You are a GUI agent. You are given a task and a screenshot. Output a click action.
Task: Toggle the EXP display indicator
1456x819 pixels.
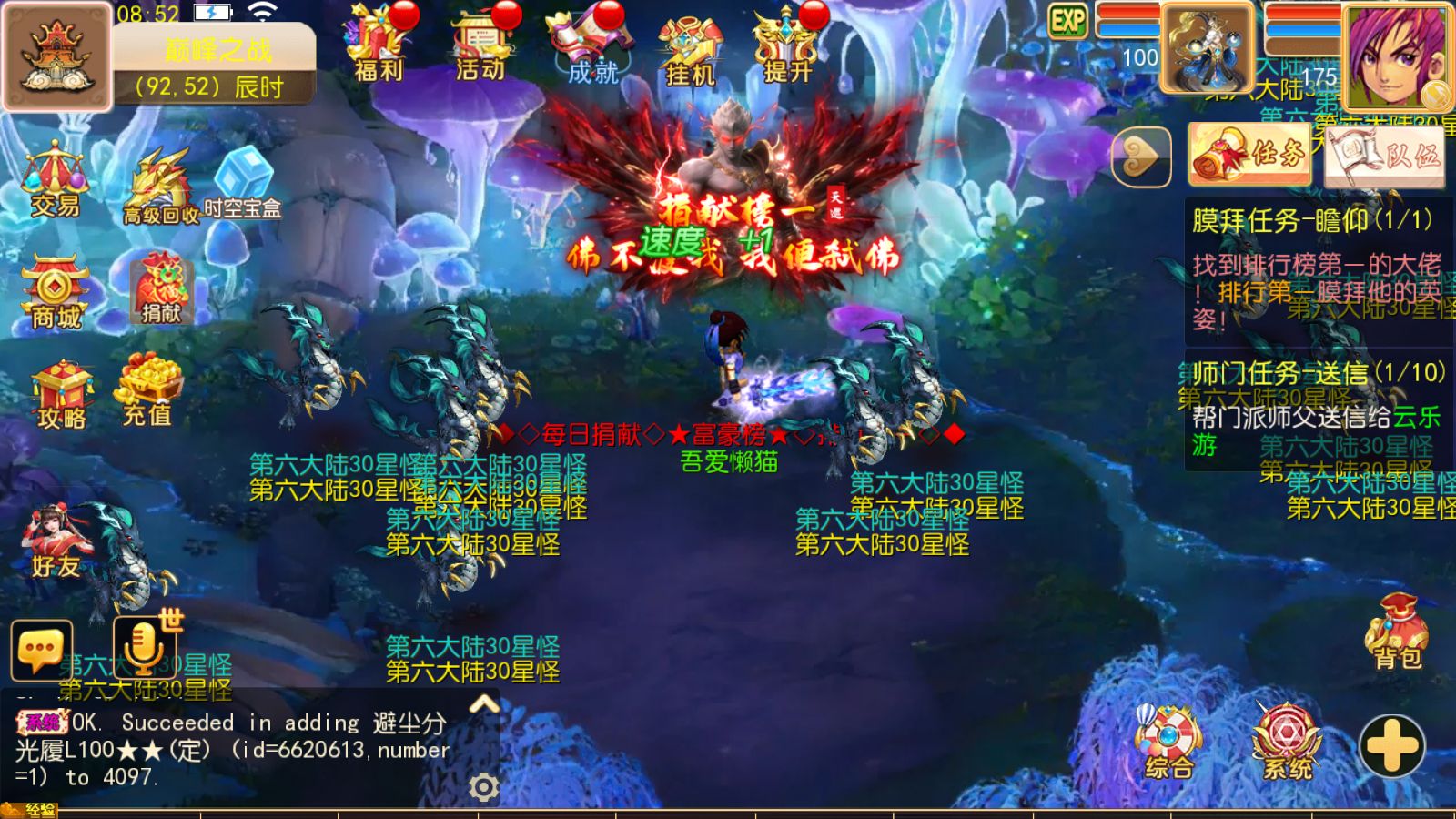pos(1069,18)
